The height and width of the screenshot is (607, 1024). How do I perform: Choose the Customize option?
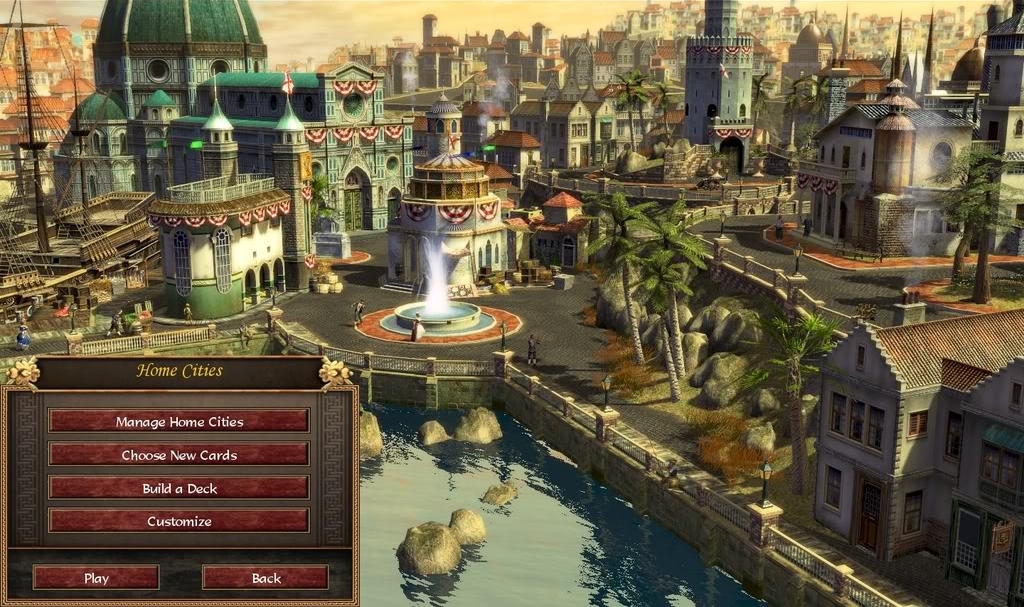[x=179, y=521]
